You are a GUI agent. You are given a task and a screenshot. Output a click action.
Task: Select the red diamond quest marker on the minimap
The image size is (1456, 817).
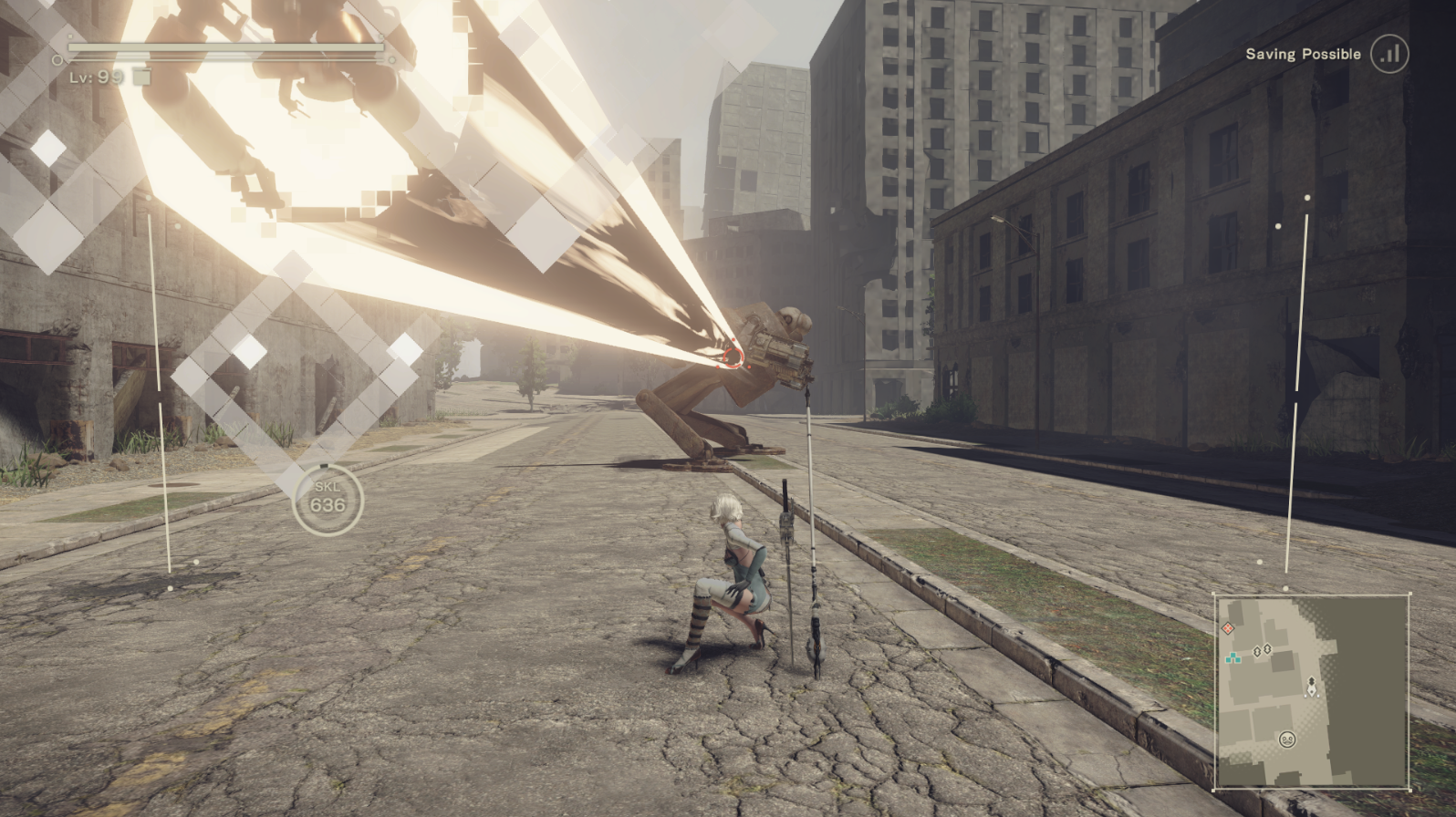pyautogui.click(x=1228, y=628)
